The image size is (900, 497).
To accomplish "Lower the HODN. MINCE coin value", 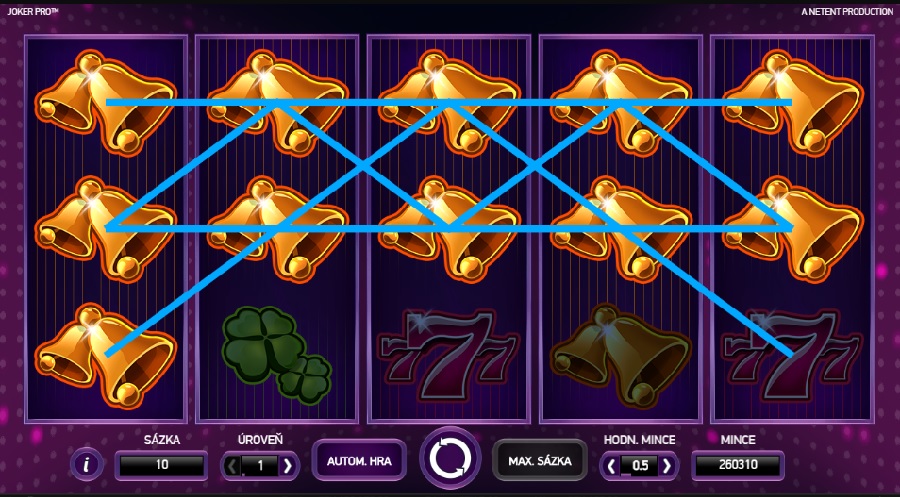I will [x=610, y=465].
